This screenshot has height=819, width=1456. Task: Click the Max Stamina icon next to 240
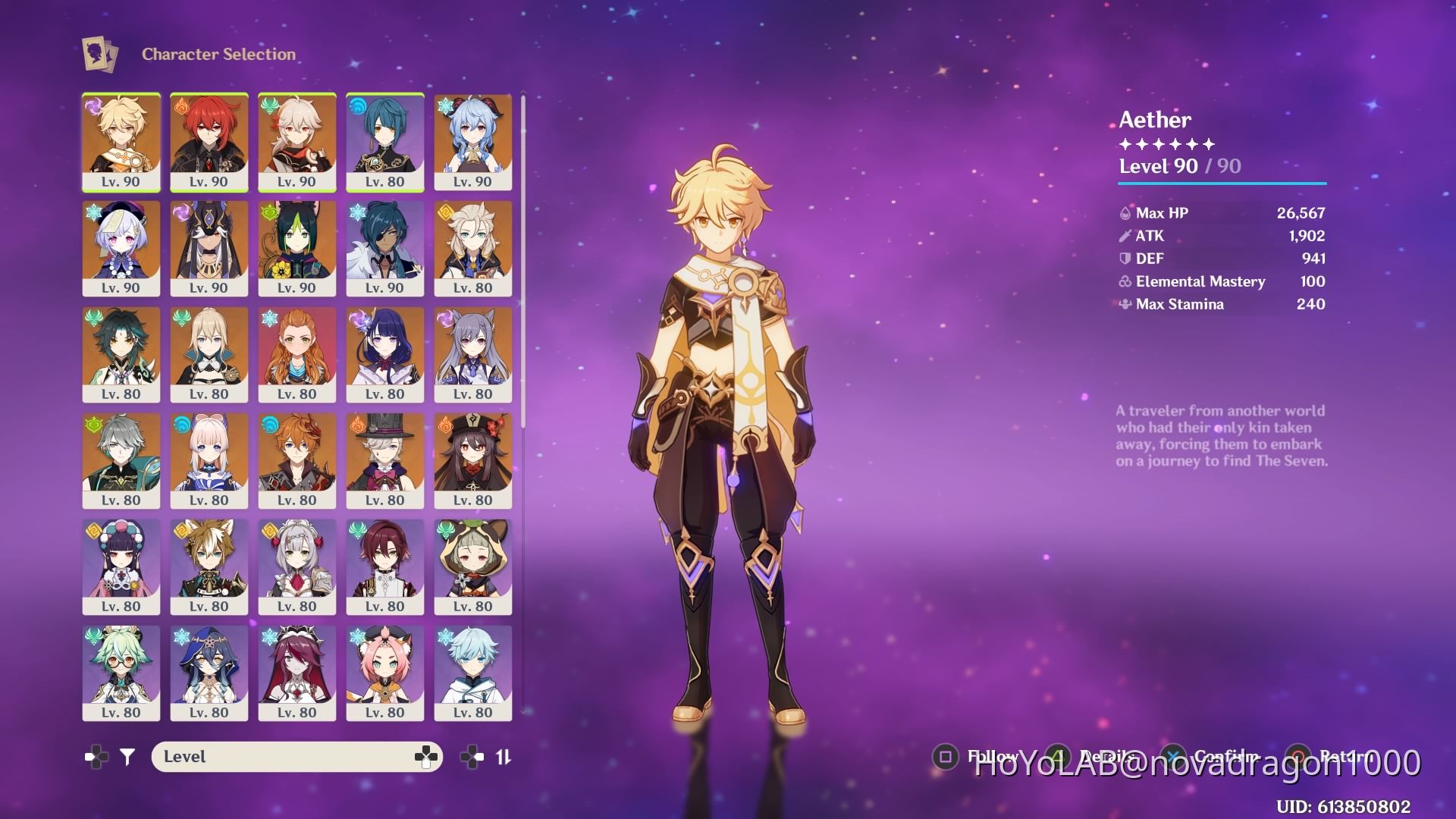click(x=1125, y=304)
